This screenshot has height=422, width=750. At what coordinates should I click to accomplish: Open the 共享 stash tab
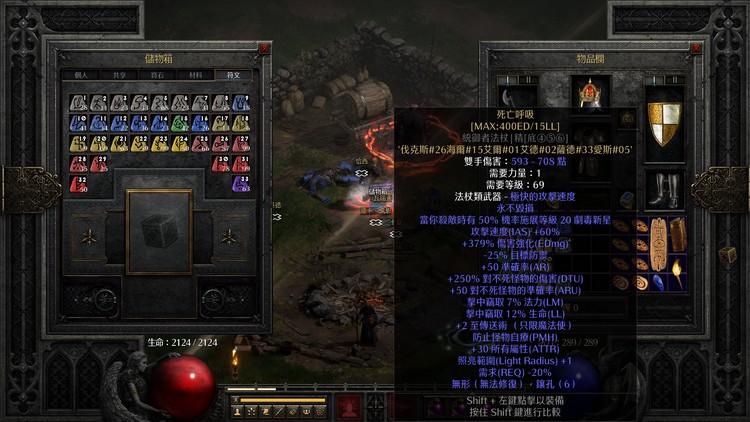point(120,74)
